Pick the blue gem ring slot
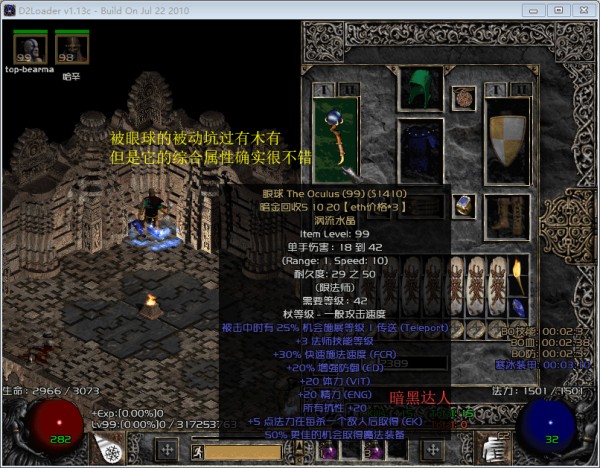 464,205
